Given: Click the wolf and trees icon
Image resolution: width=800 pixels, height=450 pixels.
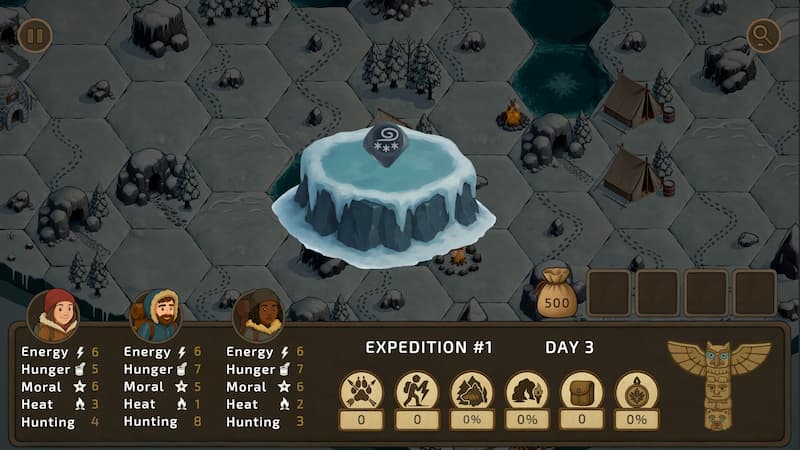Looking at the screenshot, I should (x=472, y=391).
